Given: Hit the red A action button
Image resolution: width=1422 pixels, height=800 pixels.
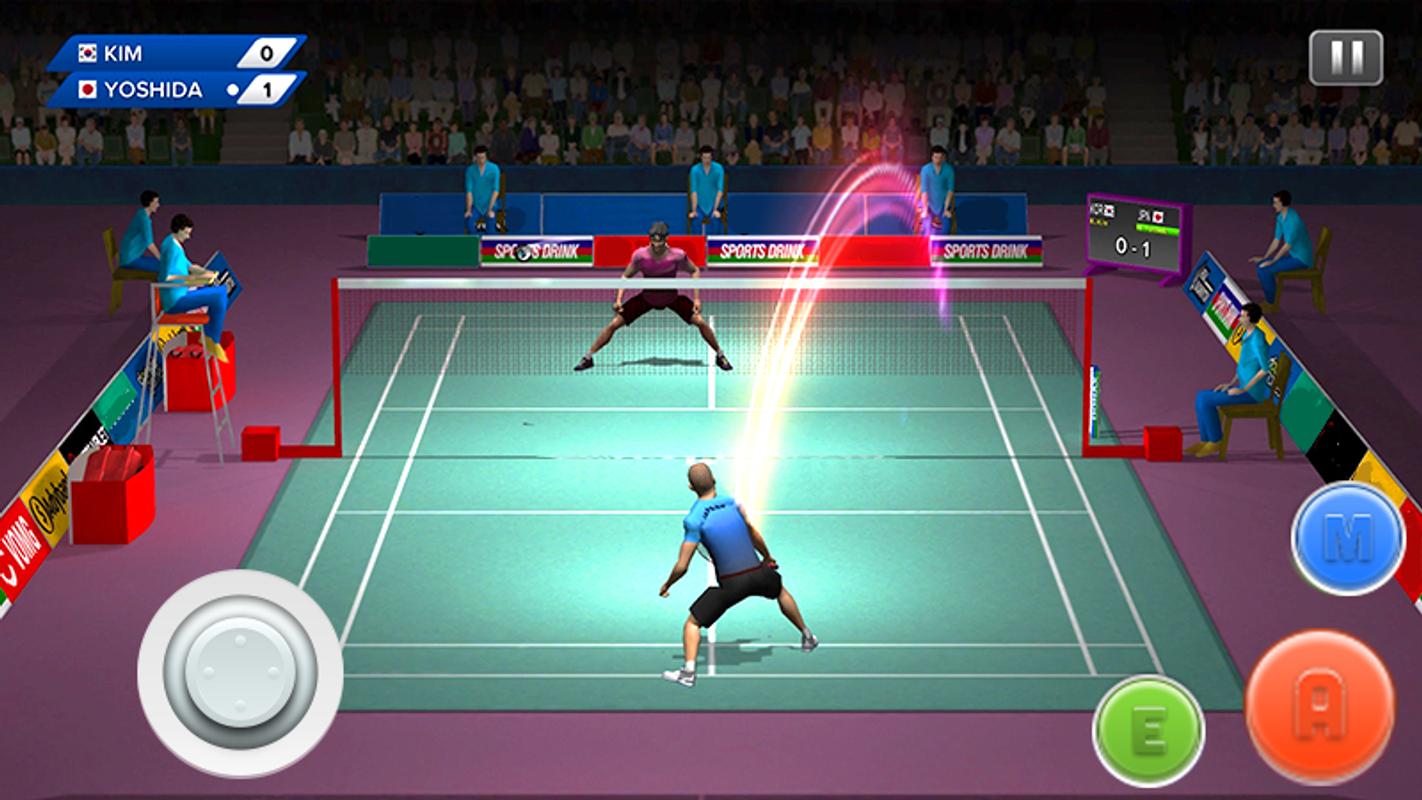Looking at the screenshot, I should pos(1319,705).
